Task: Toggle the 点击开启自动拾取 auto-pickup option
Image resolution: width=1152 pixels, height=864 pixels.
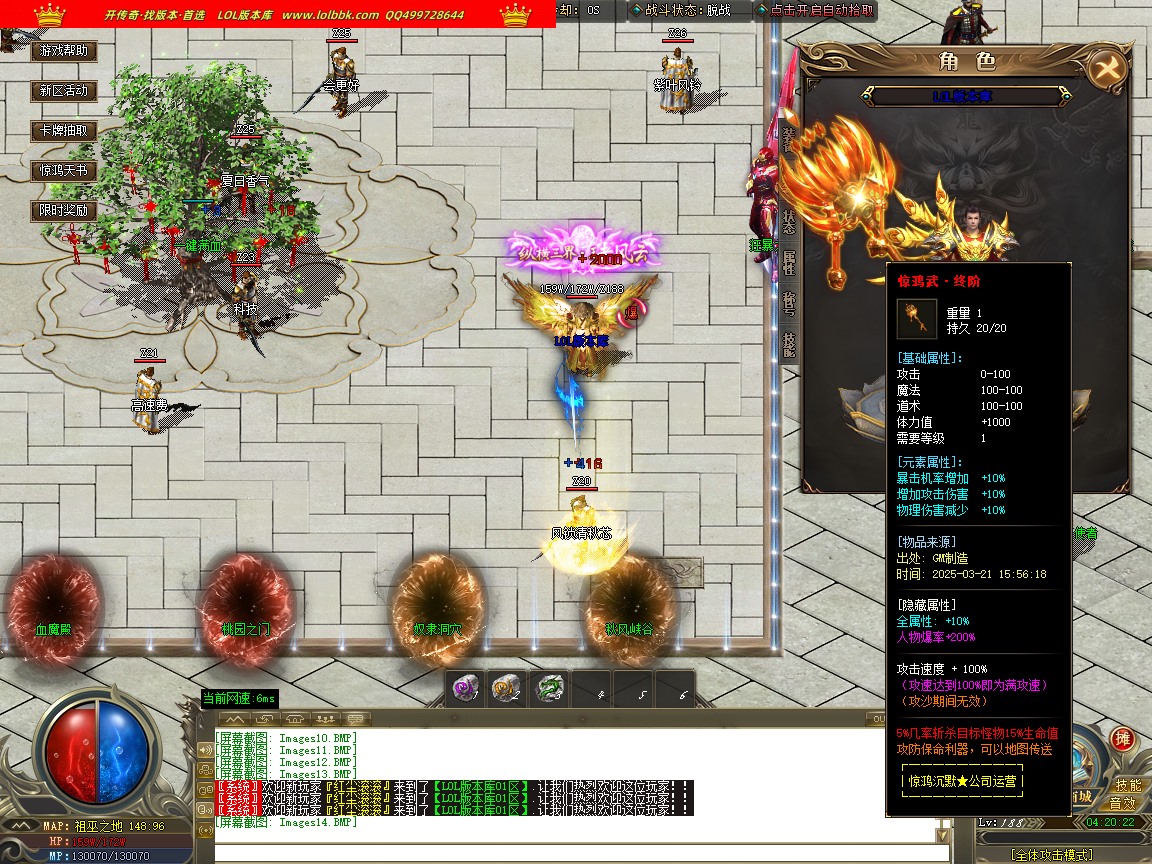Action: point(816,10)
